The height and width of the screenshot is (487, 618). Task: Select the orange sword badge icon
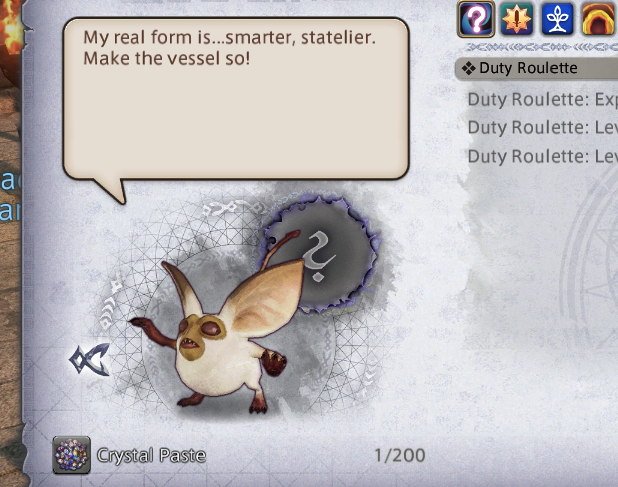[516, 18]
